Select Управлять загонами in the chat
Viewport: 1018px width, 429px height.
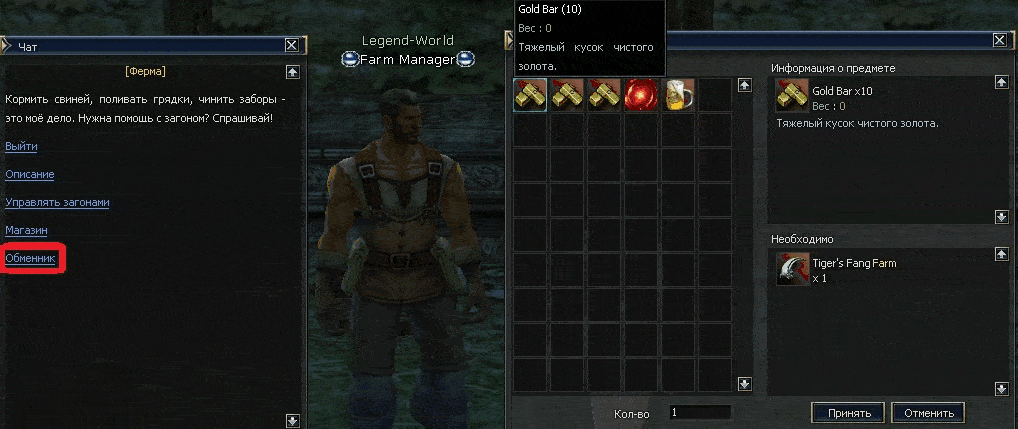click(x=57, y=202)
